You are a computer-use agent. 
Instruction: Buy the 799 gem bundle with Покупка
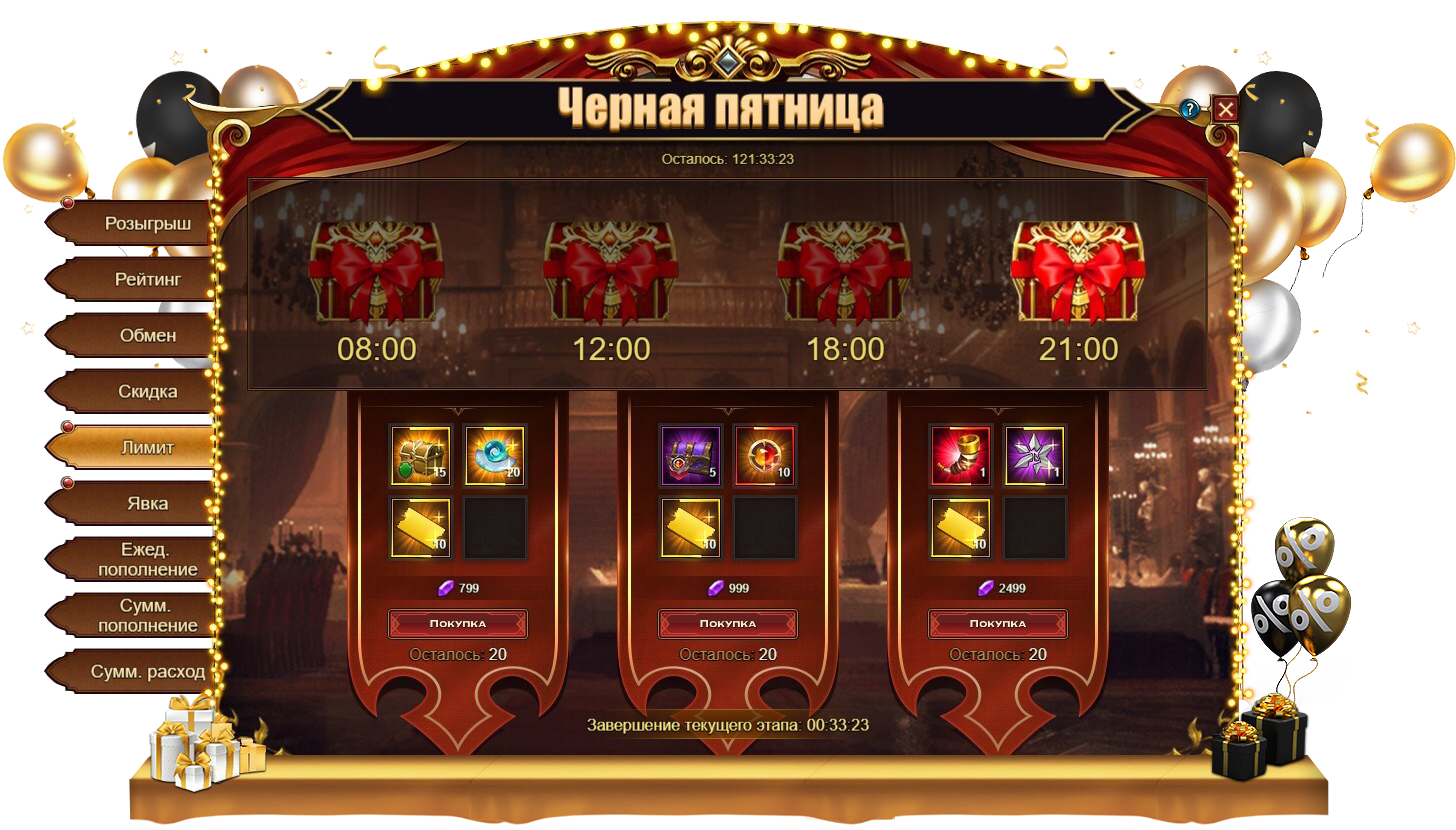[458, 623]
